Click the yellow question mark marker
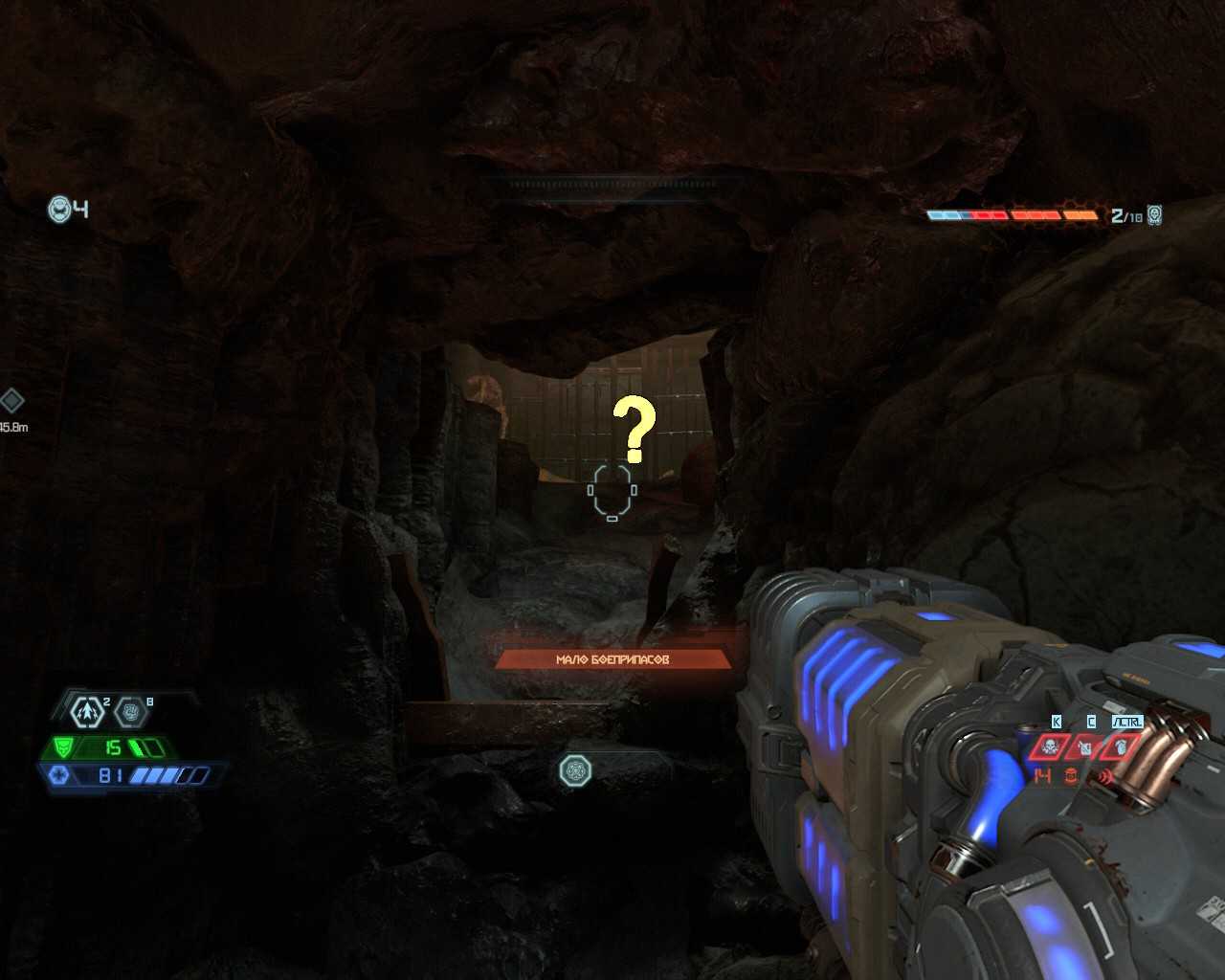1225x980 pixels. click(x=634, y=429)
